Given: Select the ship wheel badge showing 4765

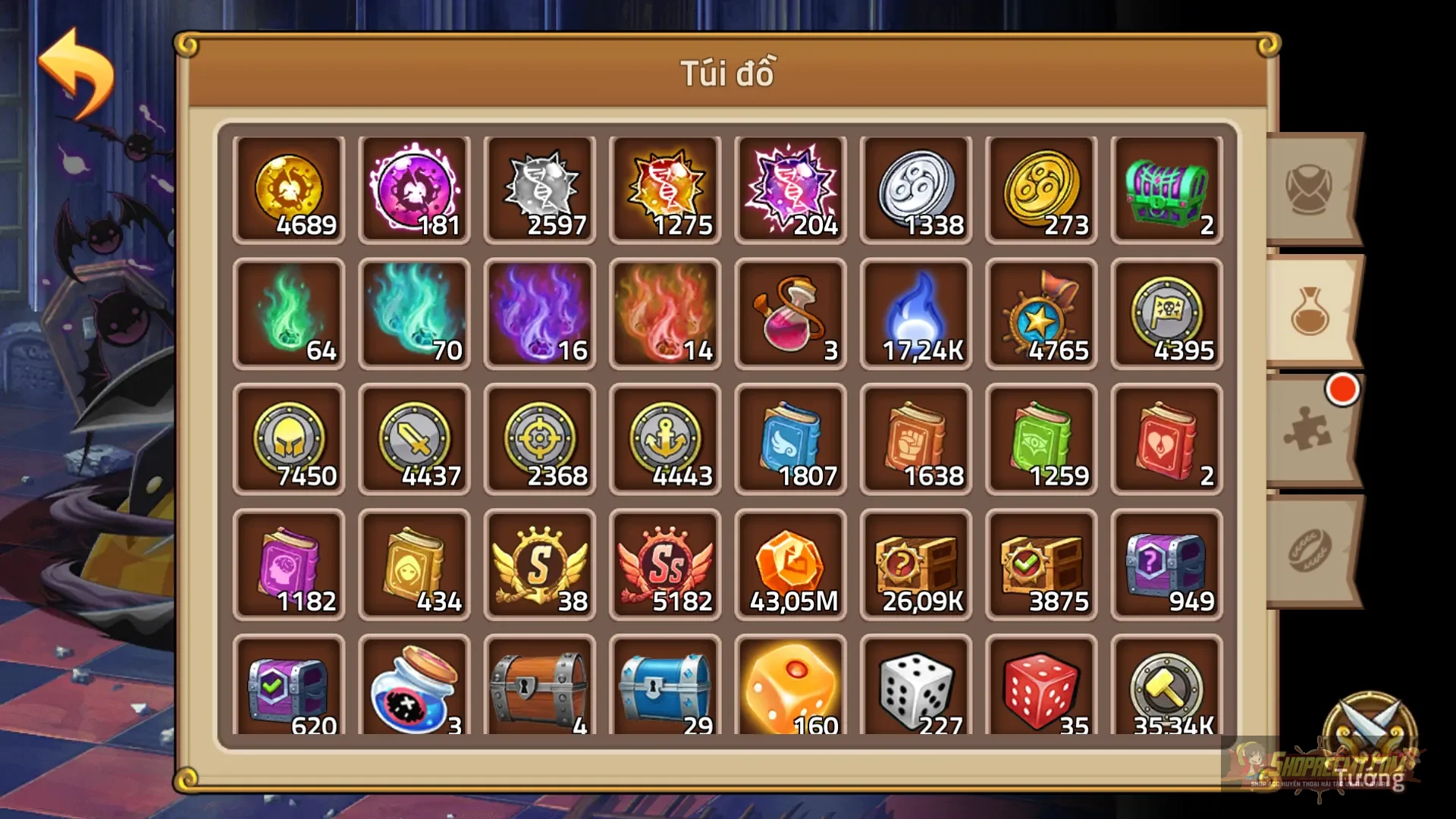Looking at the screenshot, I should coord(1040,313).
